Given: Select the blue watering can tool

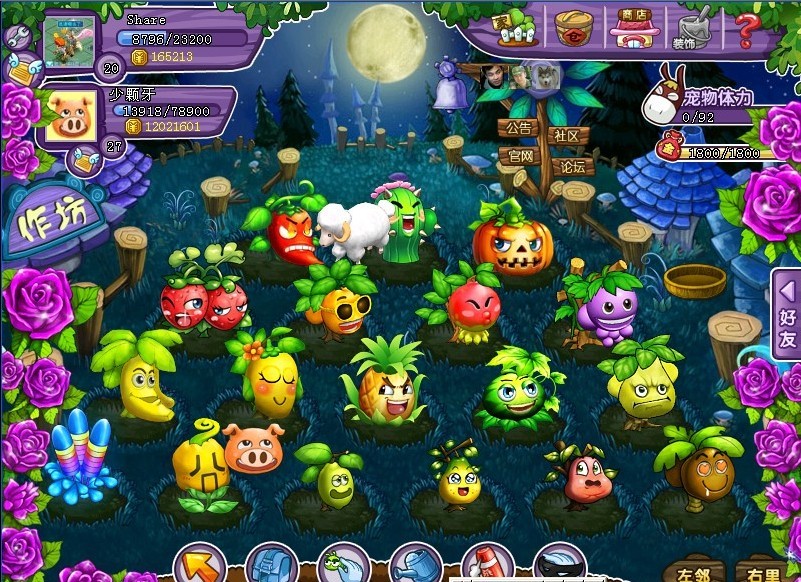Looking at the screenshot, I should pyautogui.click(x=414, y=566).
